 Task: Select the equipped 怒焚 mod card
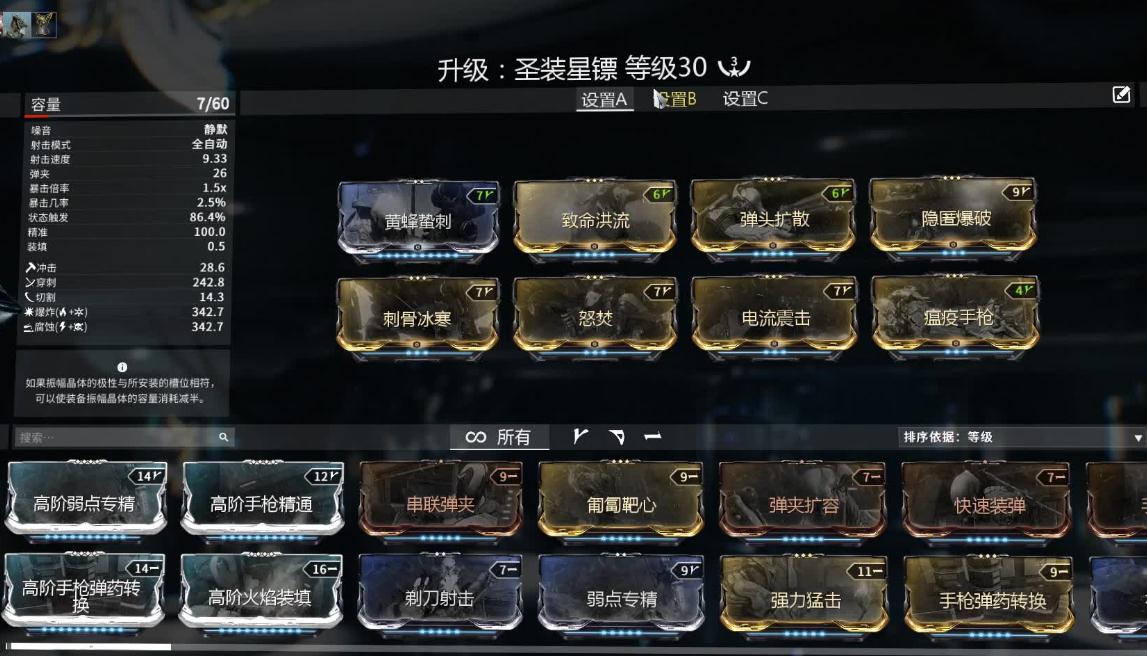595,318
